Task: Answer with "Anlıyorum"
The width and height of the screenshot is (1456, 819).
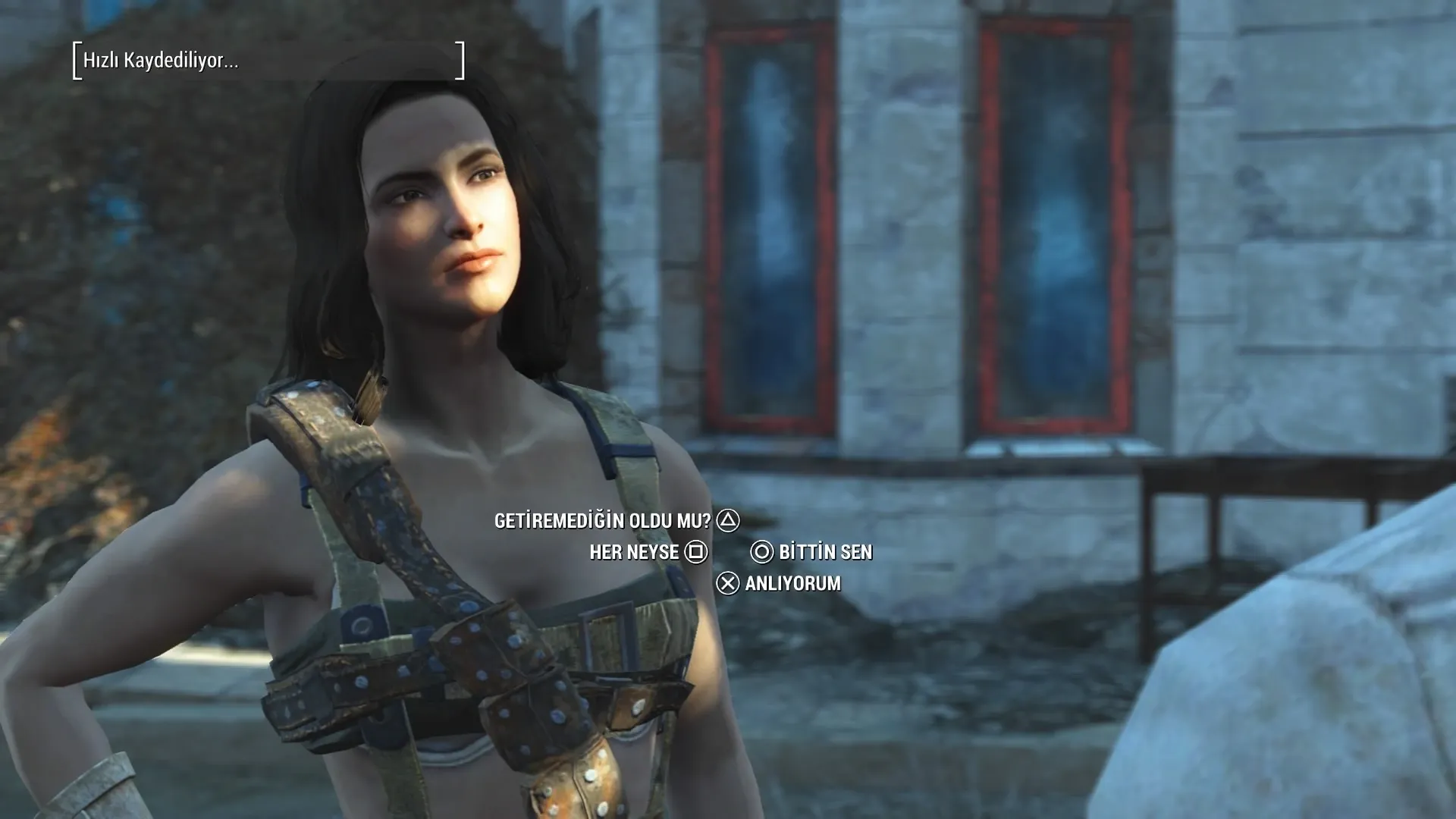Action: tap(792, 583)
